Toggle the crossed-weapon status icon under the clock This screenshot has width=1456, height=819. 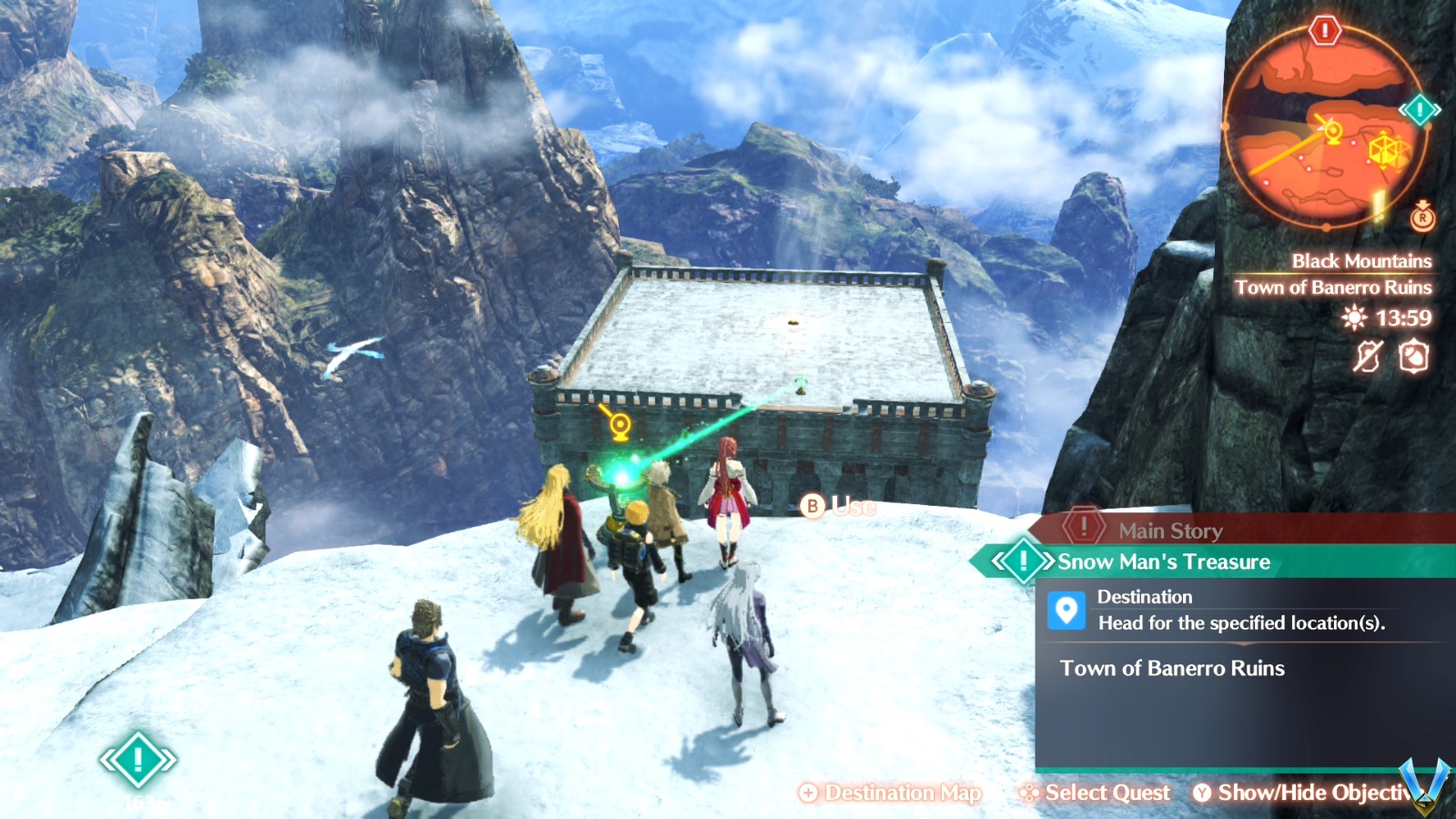click(x=1368, y=356)
